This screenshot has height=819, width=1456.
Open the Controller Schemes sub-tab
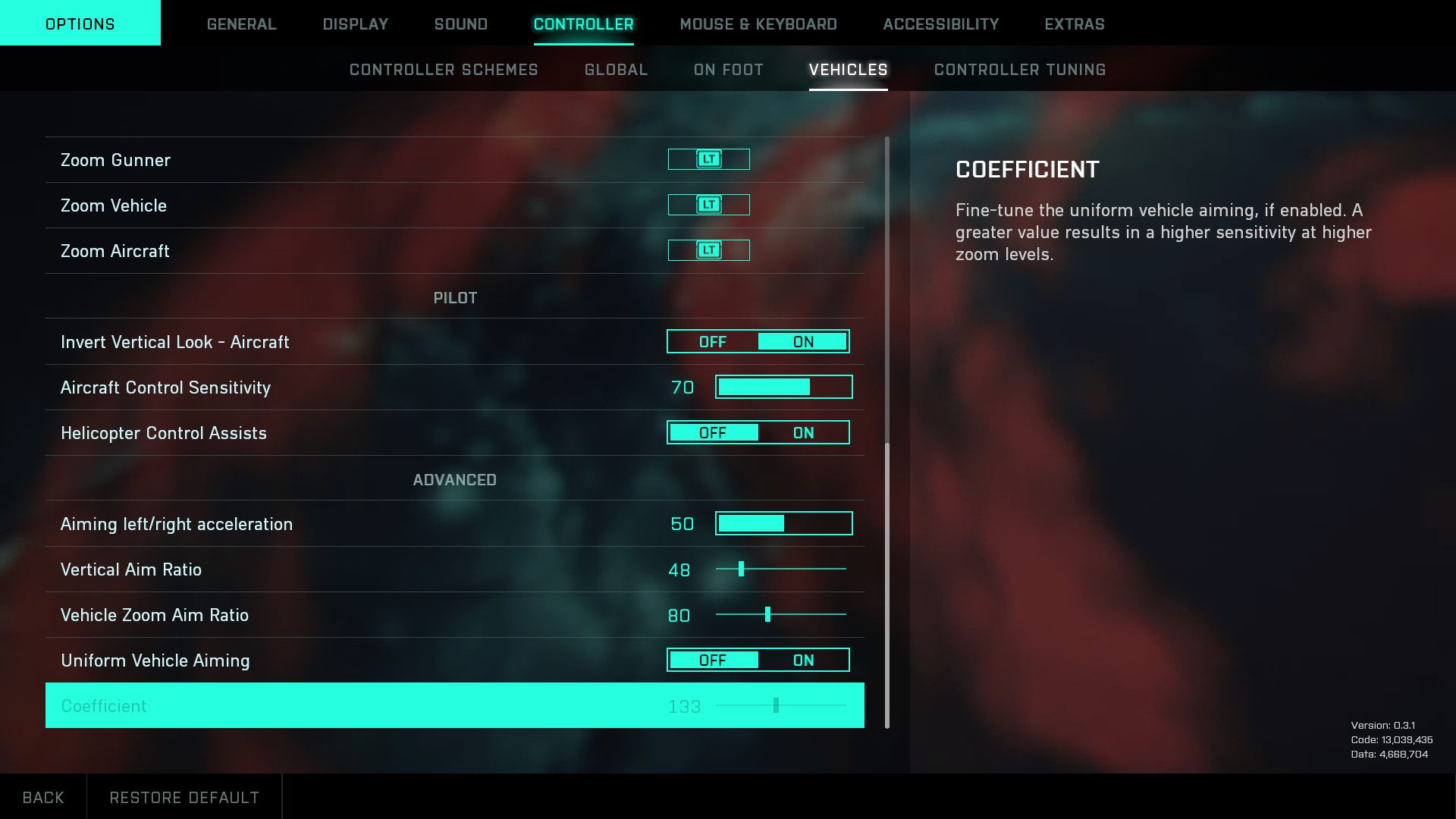tap(444, 70)
